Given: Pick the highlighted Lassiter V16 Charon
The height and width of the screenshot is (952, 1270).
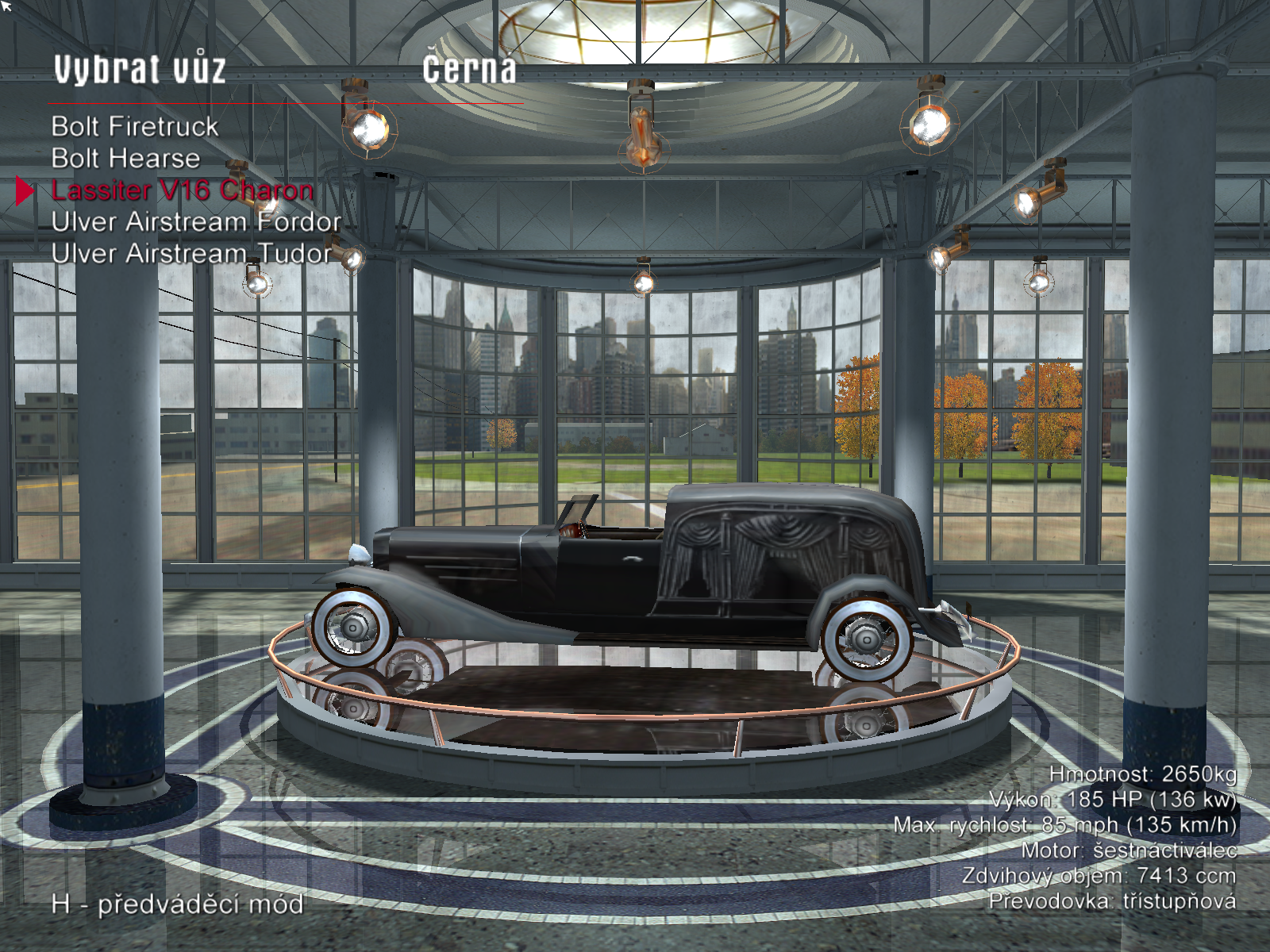Looking at the screenshot, I should [x=182, y=190].
